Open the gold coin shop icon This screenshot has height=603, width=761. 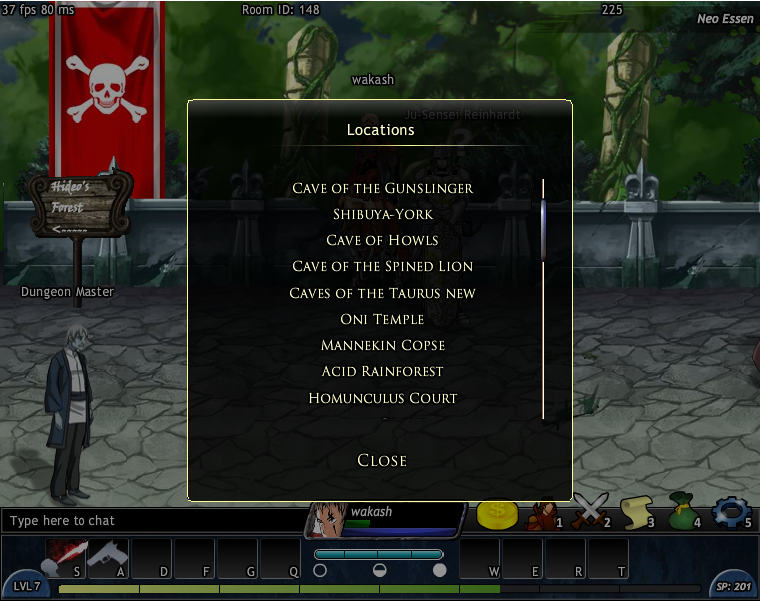496,514
